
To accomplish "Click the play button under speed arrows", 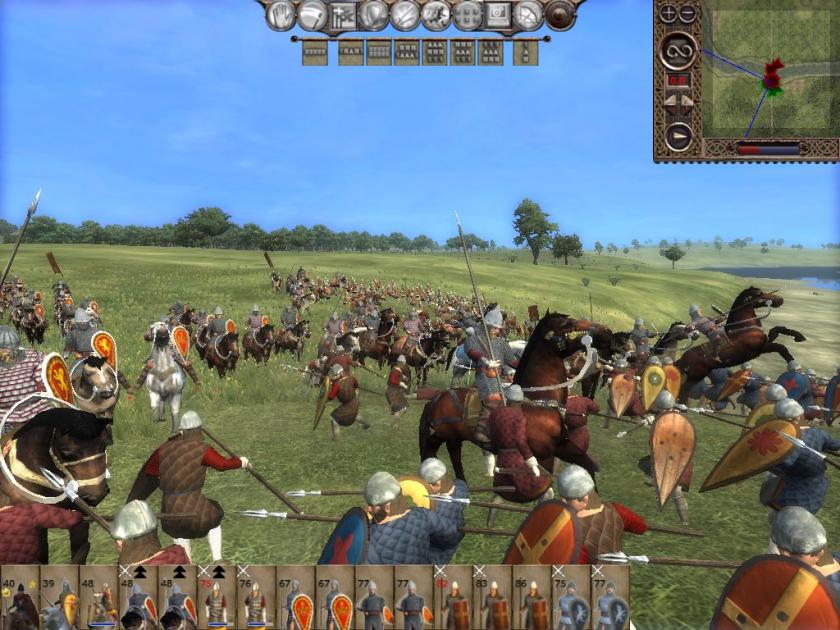I will click(x=679, y=135).
